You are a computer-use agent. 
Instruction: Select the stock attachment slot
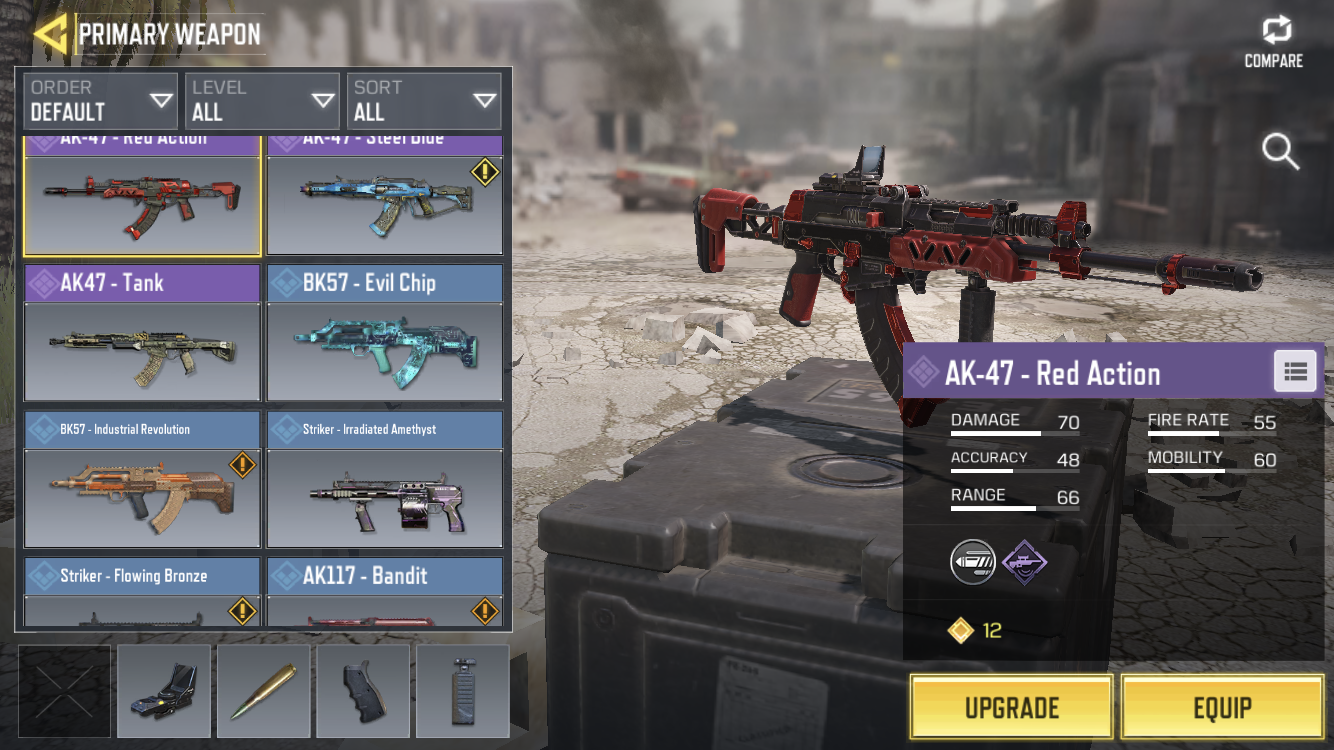(463, 691)
